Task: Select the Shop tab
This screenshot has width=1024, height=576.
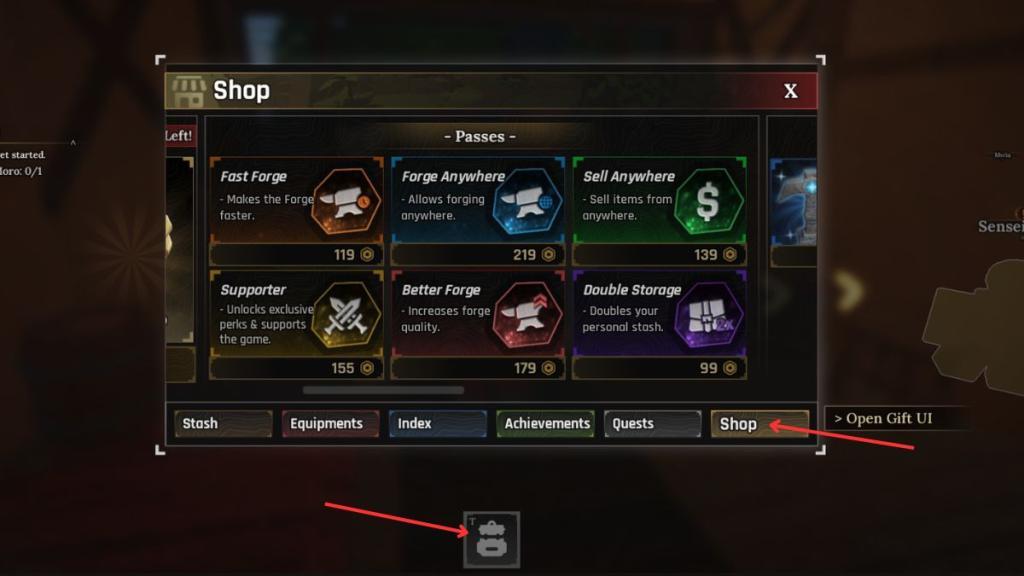Action: pyautogui.click(x=759, y=424)
